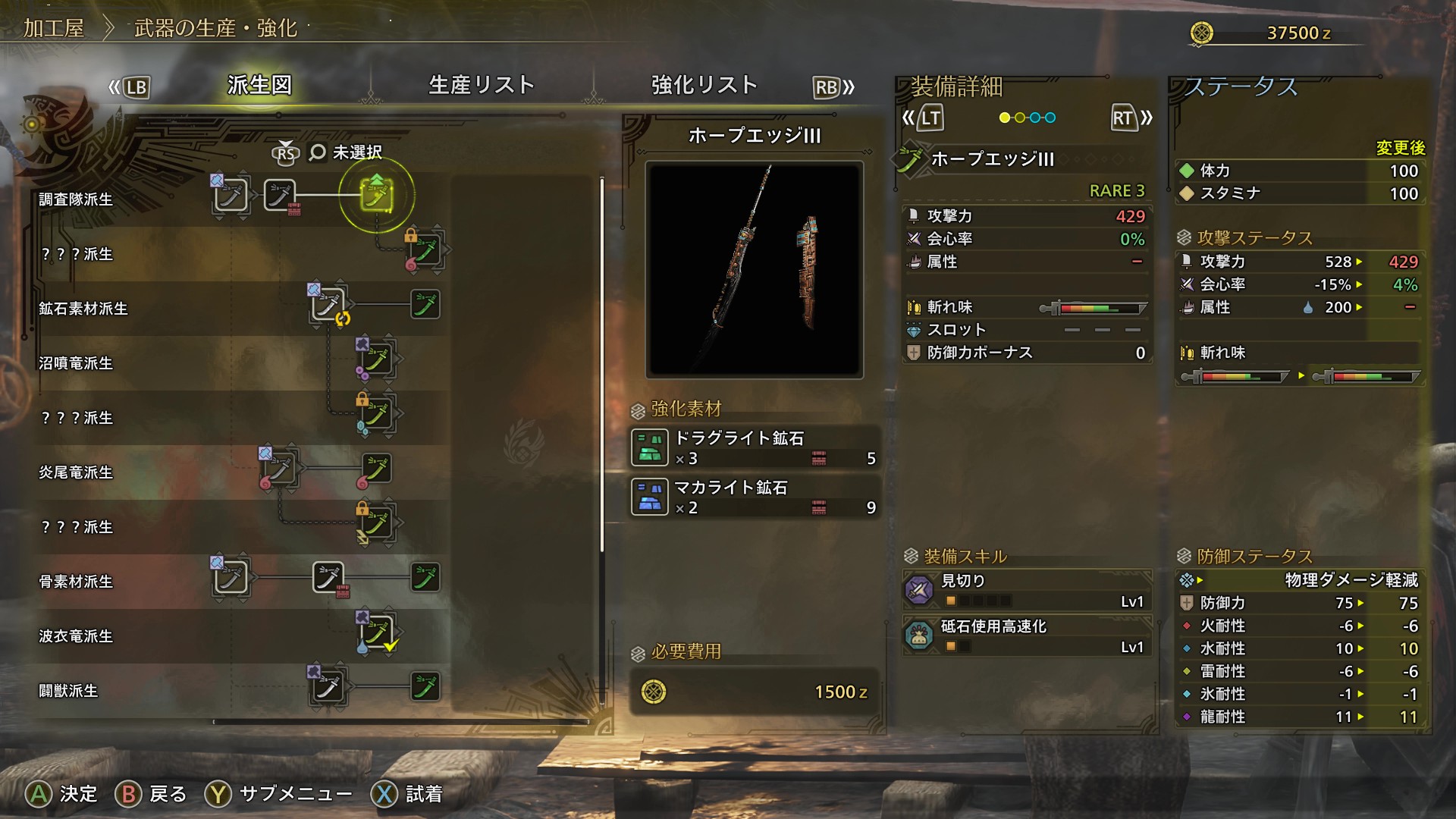The width and height of the screenshot is (1456, 819).
Task: Select the final 鉱石素材派生 green weapon node
Action: click(x=425, y=305)
